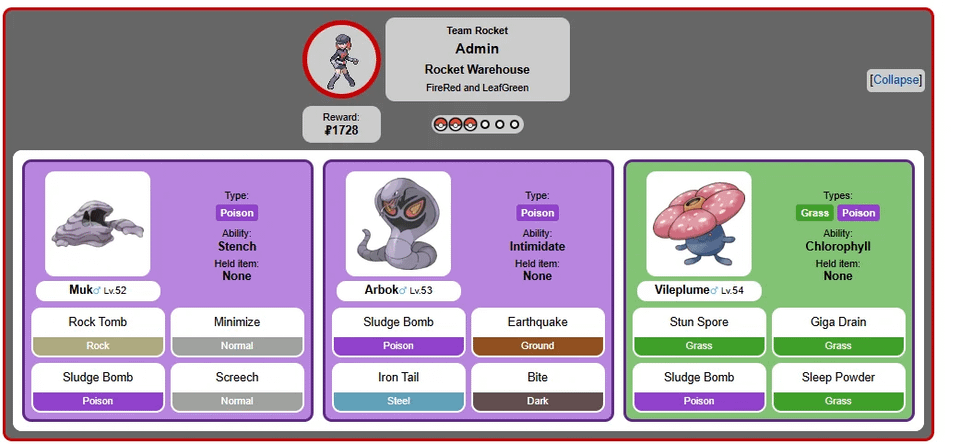Click Muk's sprite image

pyautogui.click(x=98, y=224)
